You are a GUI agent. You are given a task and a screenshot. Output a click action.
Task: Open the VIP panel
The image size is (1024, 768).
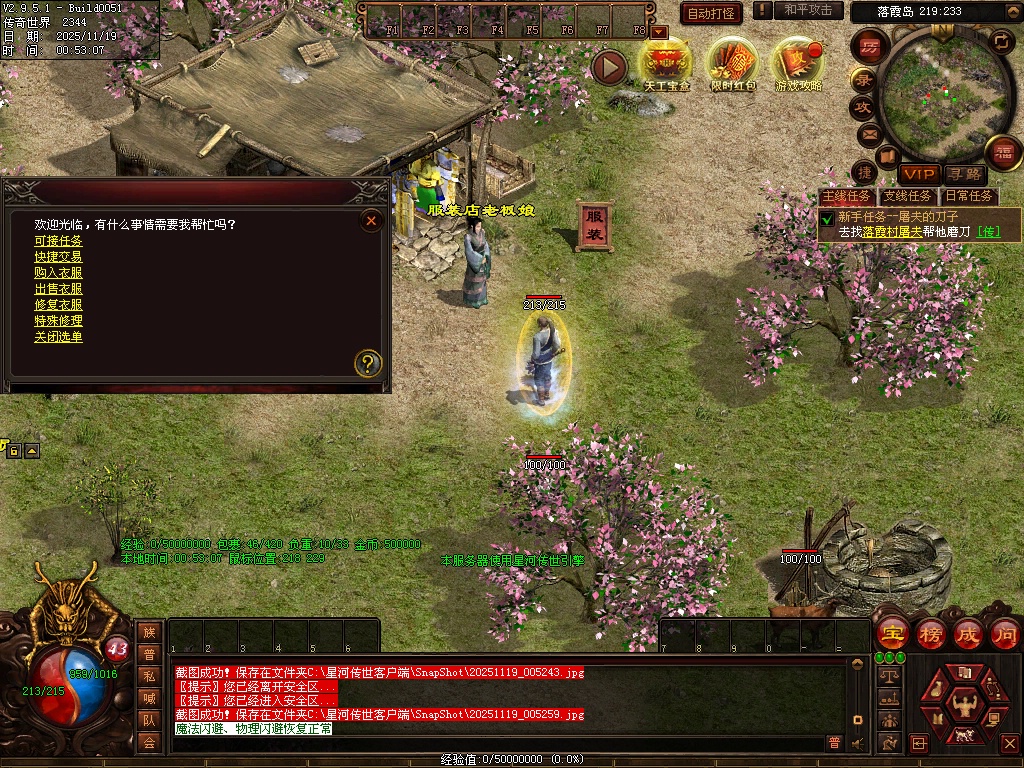pos(918,174)
